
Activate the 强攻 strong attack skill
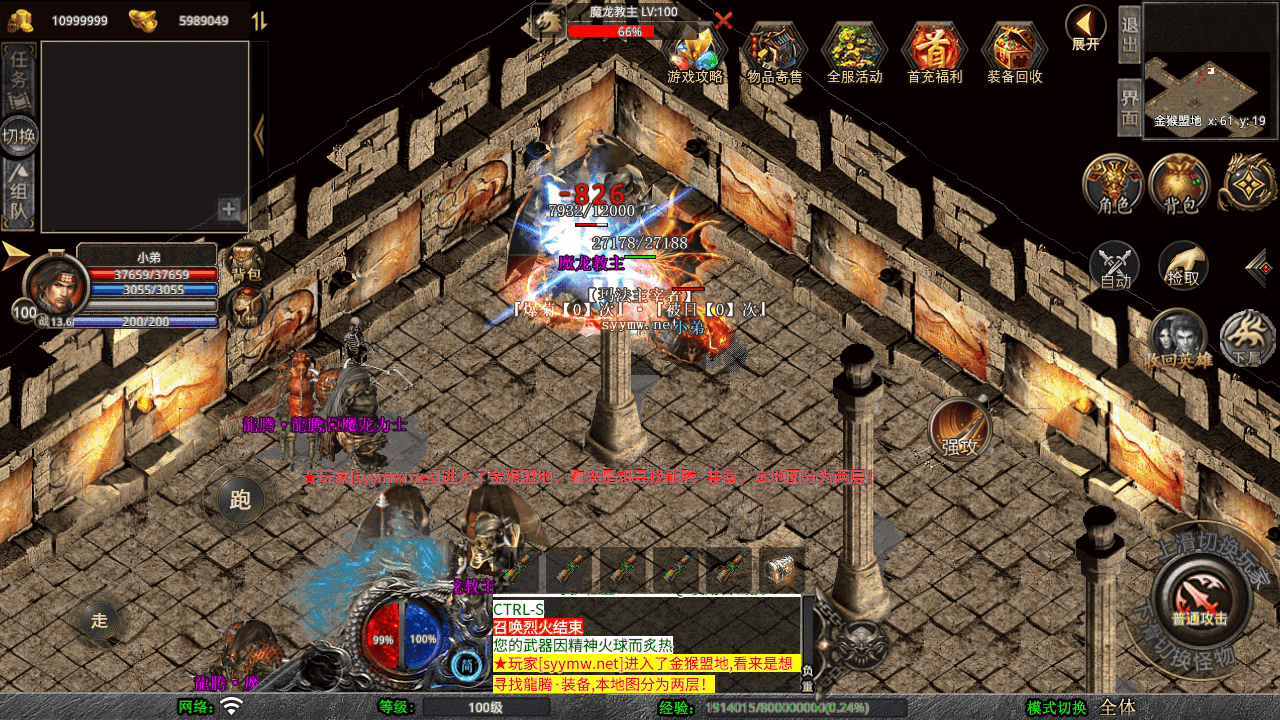[x=960, y=429]
